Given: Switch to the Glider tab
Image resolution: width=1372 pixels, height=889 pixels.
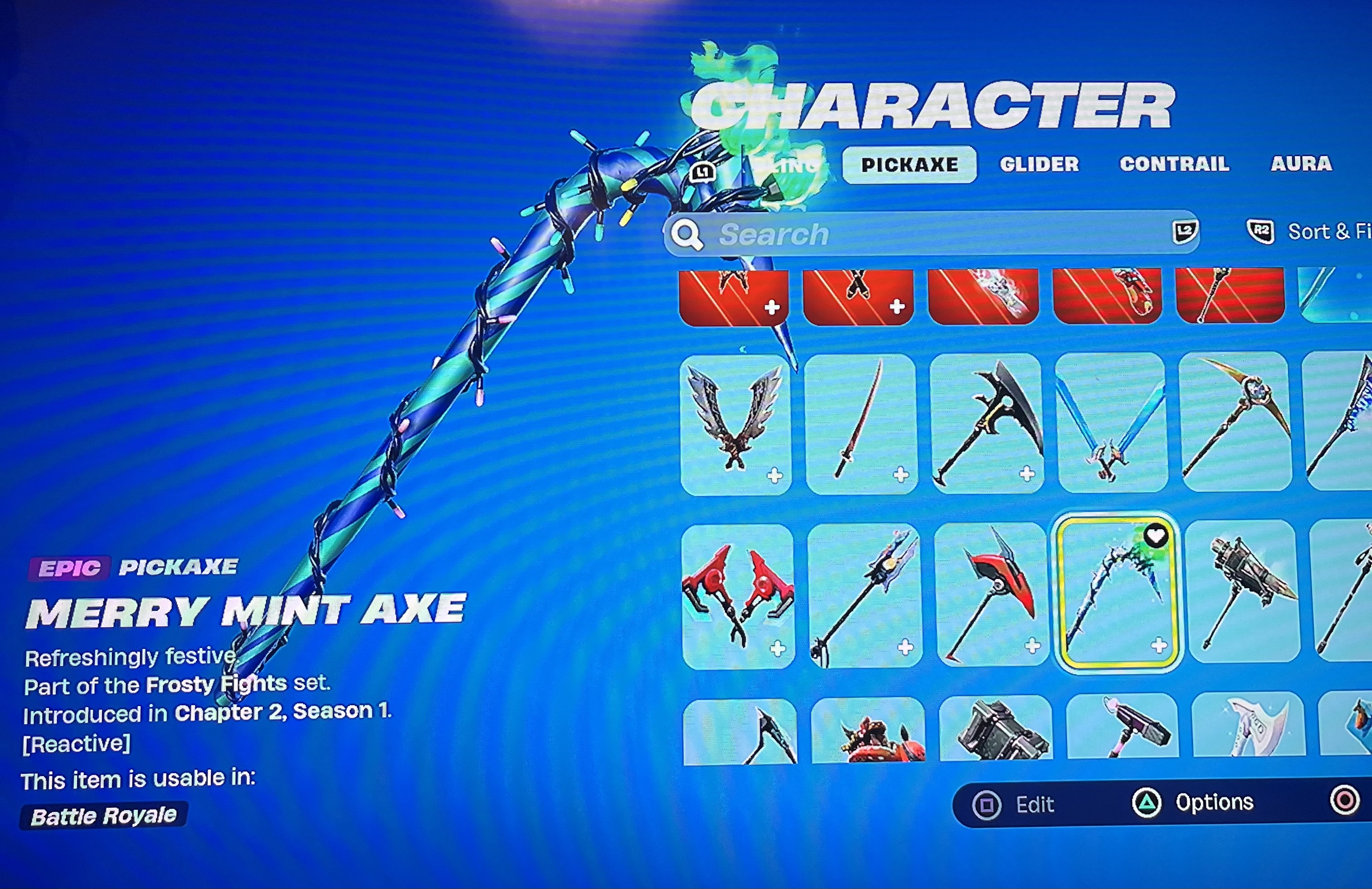Looking at the screenshot, I should (x=1039, y=165).
